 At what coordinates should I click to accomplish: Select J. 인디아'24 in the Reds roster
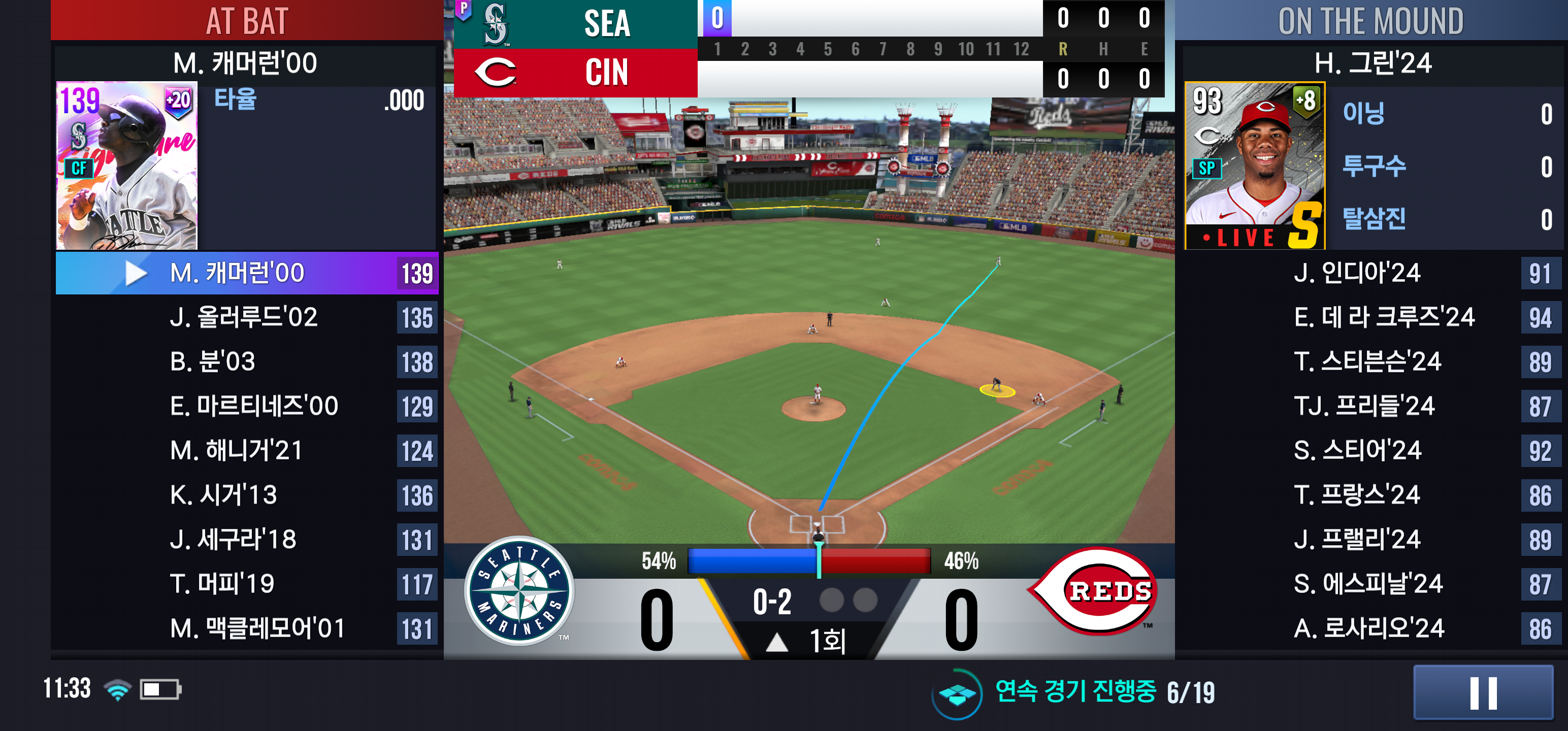point(1369,273)
